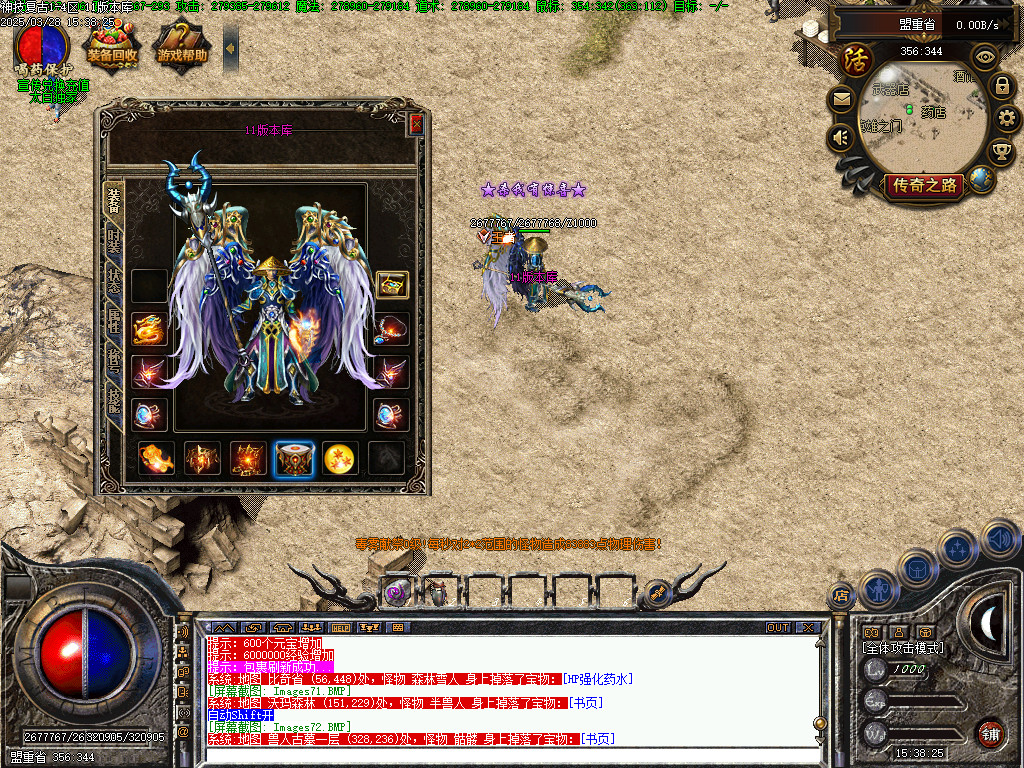
Task: Click the 活 activity button
Action: (x=856, y=59)
